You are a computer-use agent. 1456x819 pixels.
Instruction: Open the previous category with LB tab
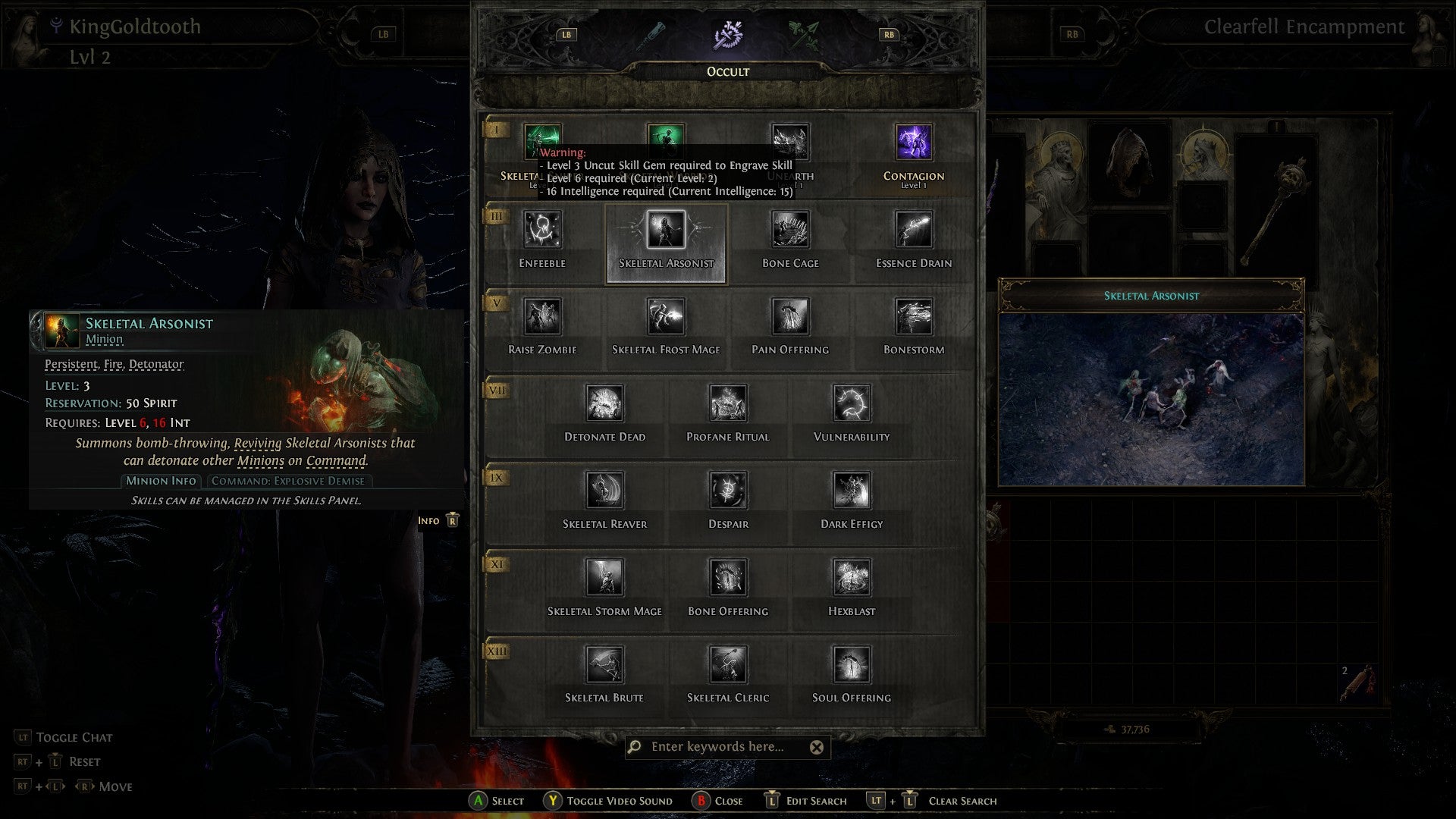point(566,34)
